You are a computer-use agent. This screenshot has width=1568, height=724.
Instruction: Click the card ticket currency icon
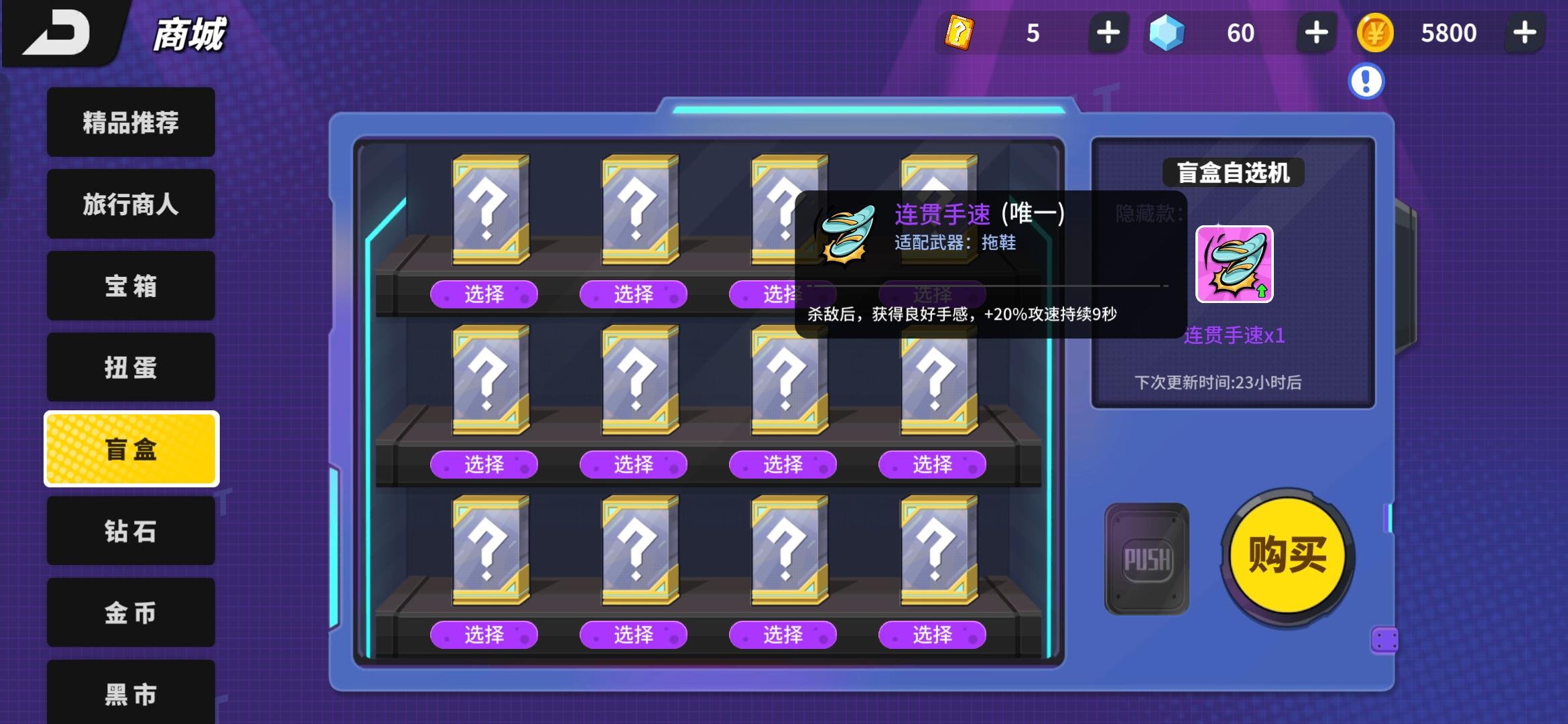tap(960, 32)
